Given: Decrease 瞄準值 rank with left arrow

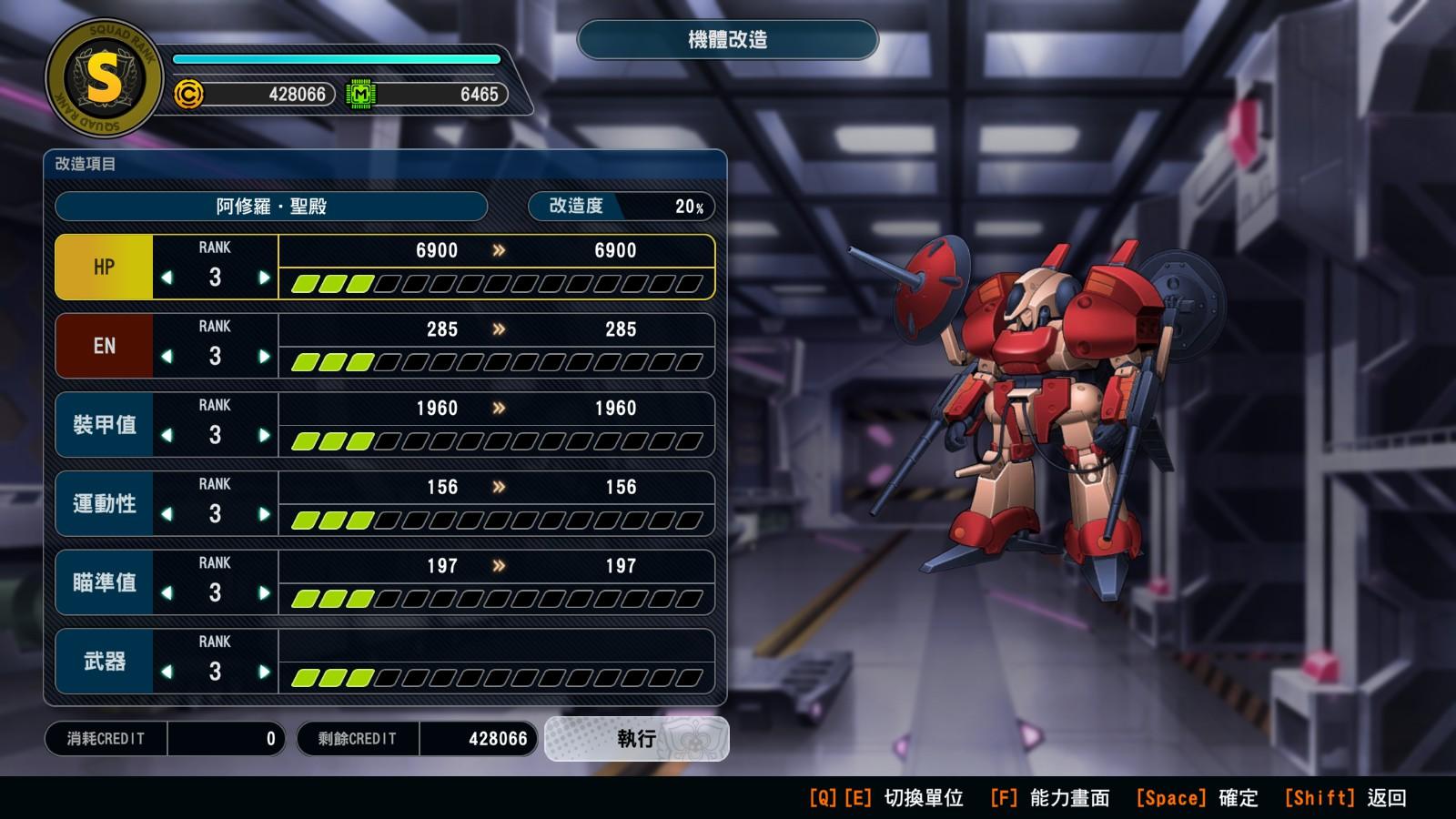Looking at the screenshot, I should click(x=167, y=593).
